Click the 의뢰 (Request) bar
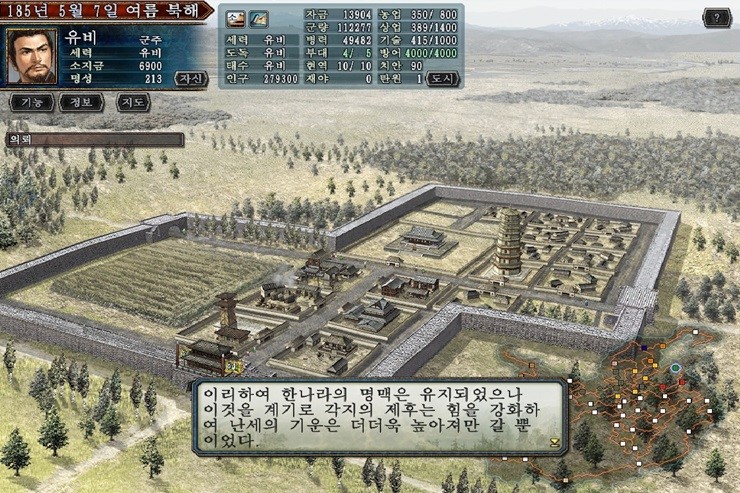Screen dimensions: 740x493 (95, 139)
